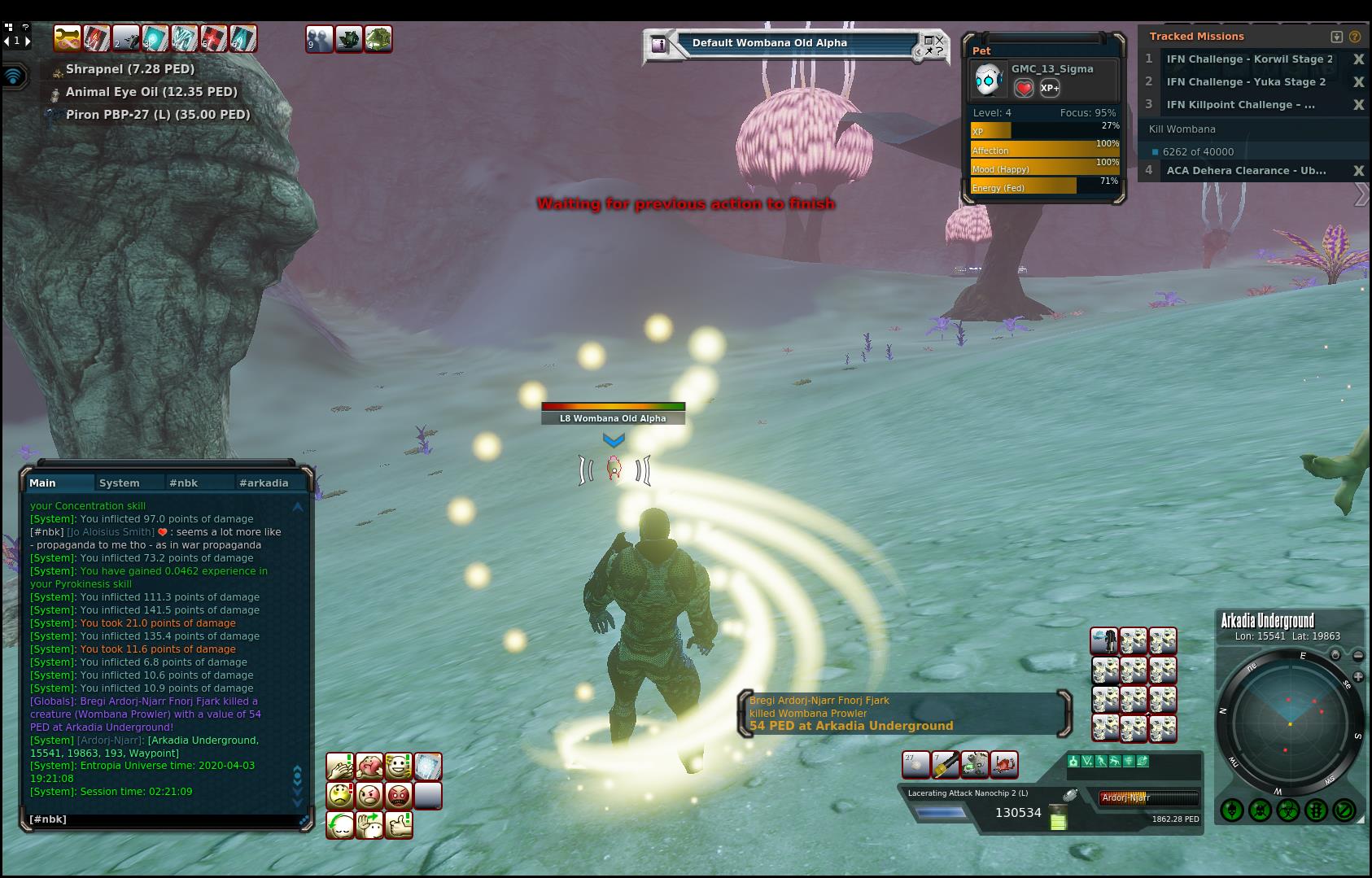Go to the next hotbar page arrow

pyautogui.click(x=27, y=41)
